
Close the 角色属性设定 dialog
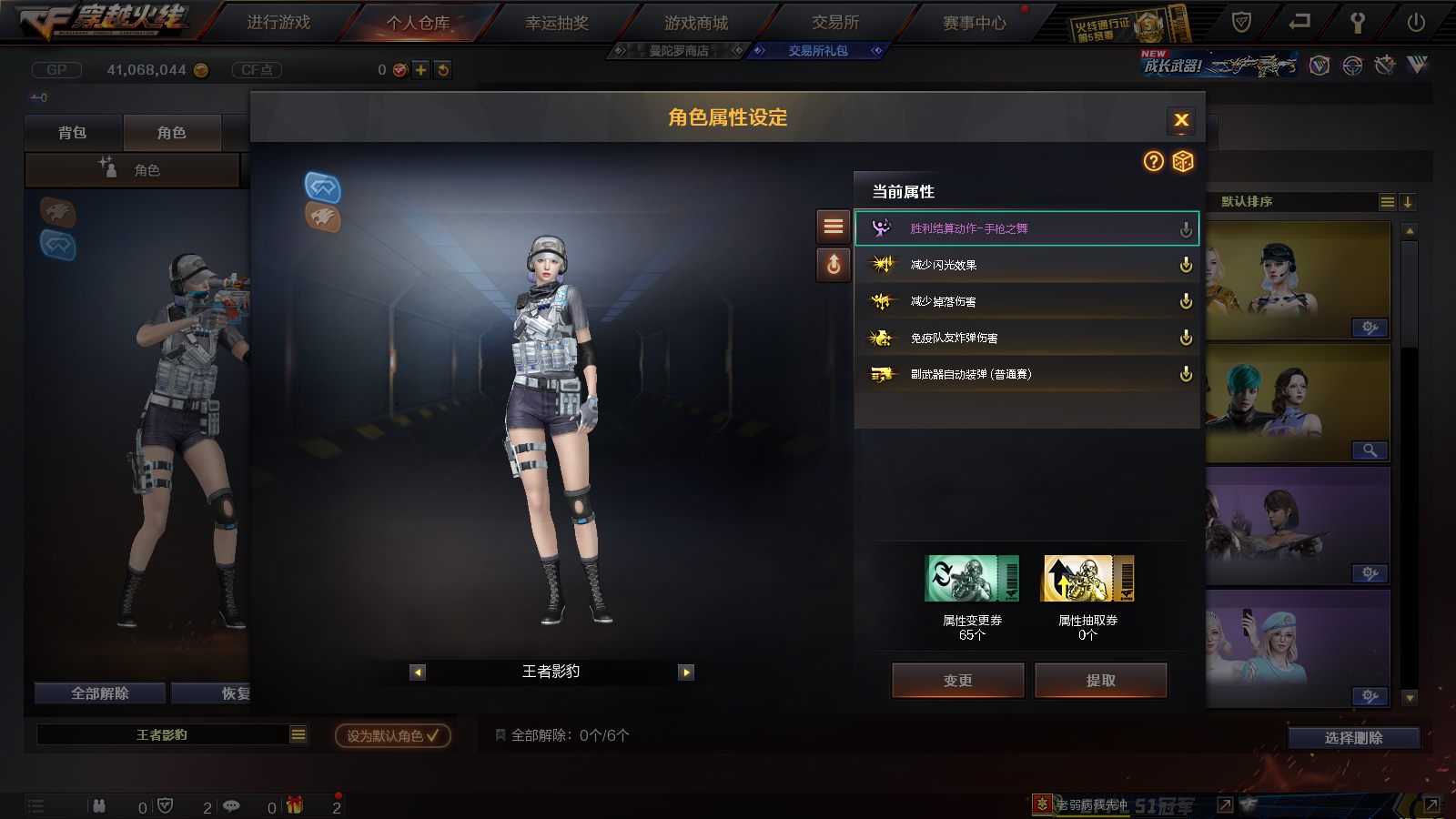click(x=1181, y=120)
